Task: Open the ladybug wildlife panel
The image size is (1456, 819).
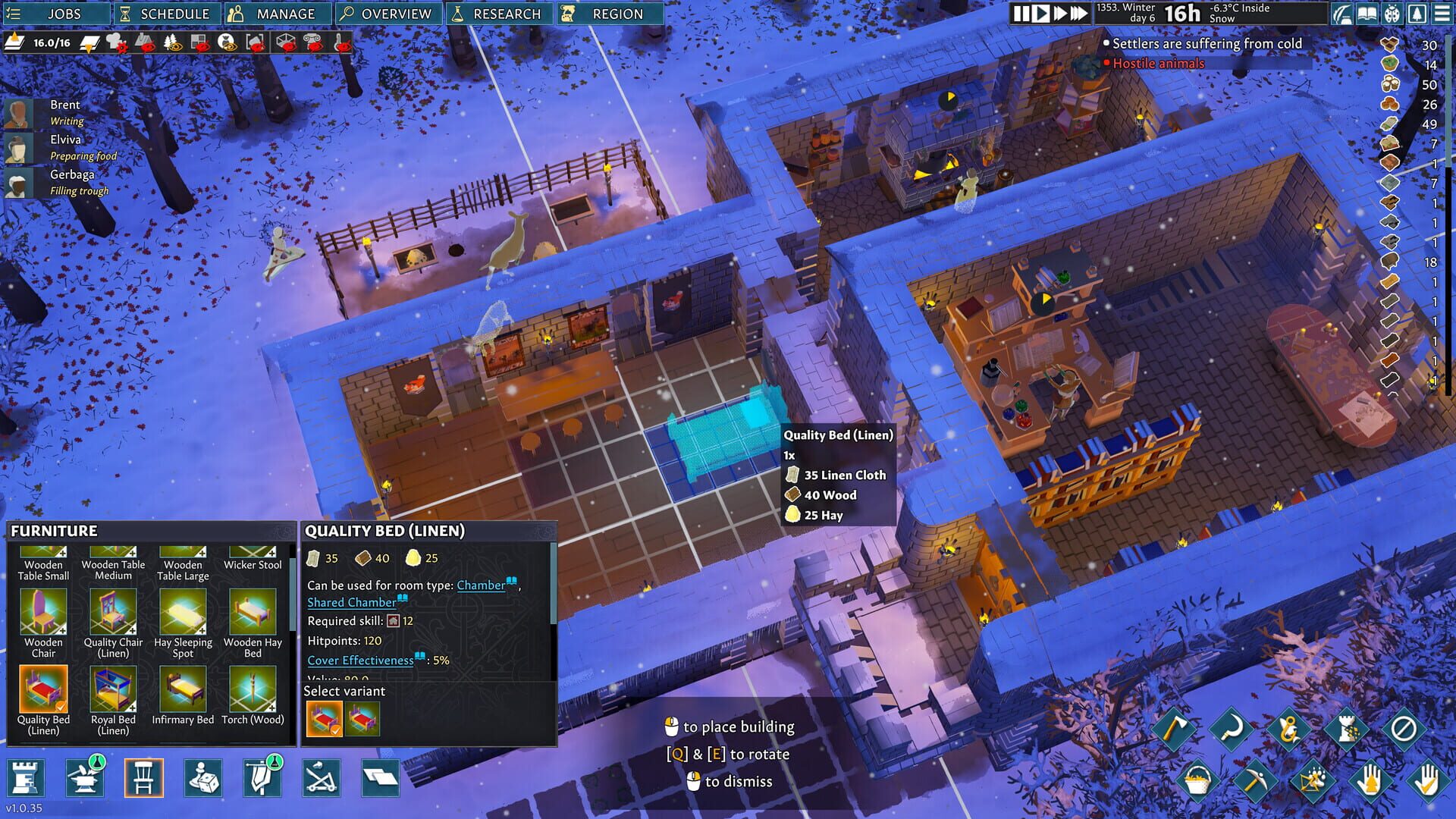Action: pos(1393,13)
